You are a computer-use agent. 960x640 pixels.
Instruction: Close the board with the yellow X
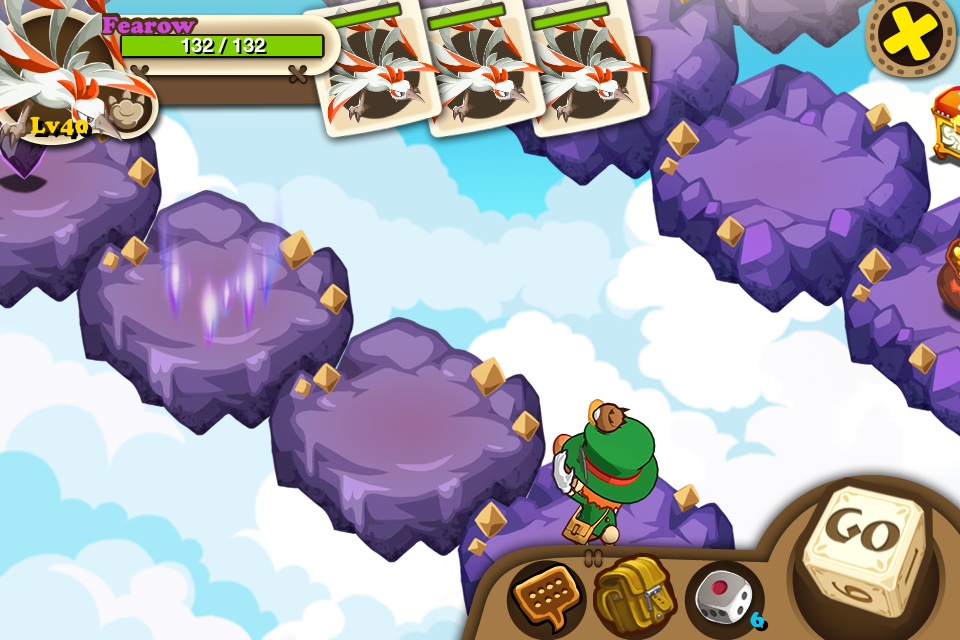pyautogui.click(x=910, y=35)
